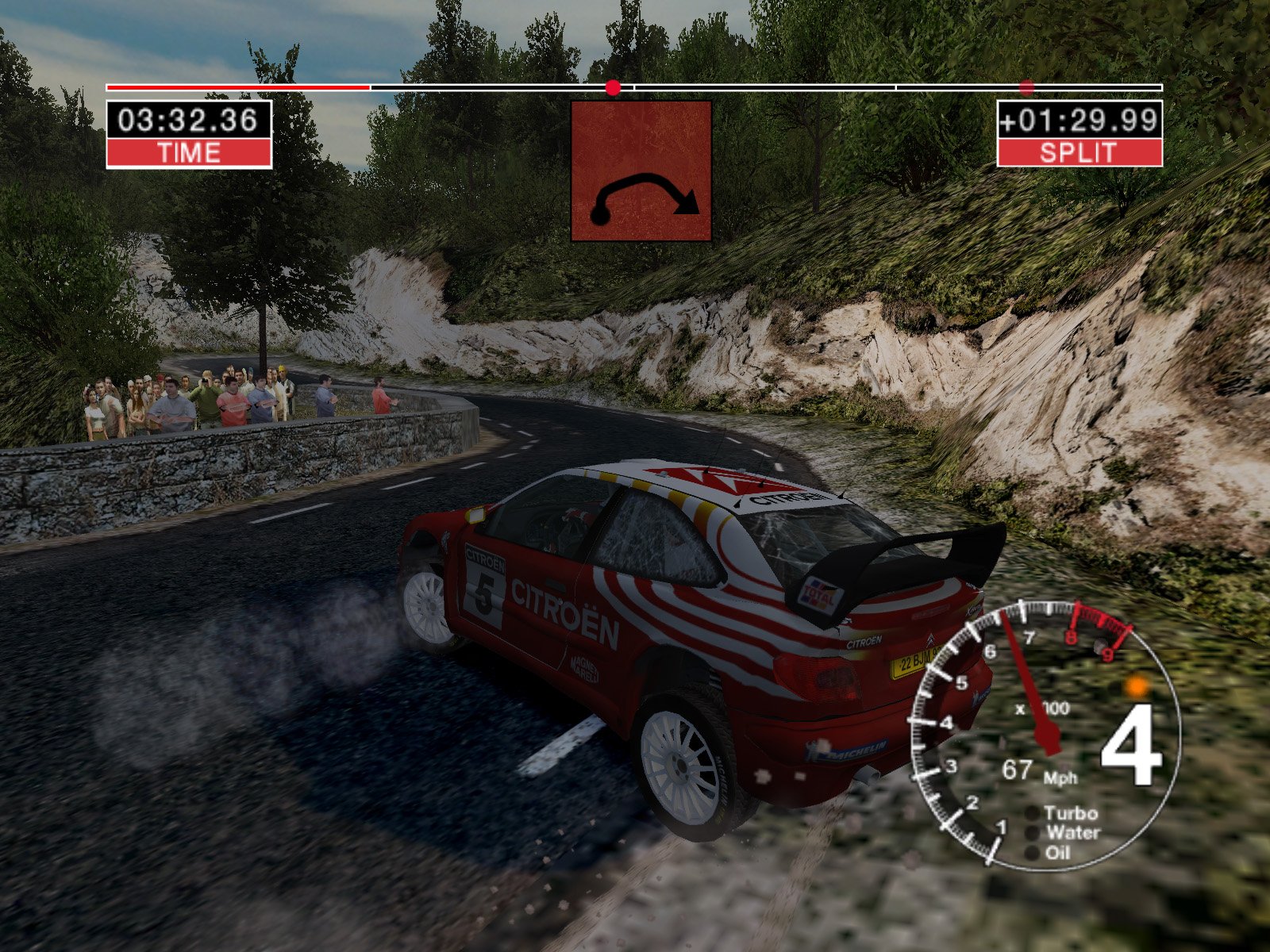Screen dimensions: 1270x952
Task: Click the Water warning light
Action: [x=1032, y=833]
